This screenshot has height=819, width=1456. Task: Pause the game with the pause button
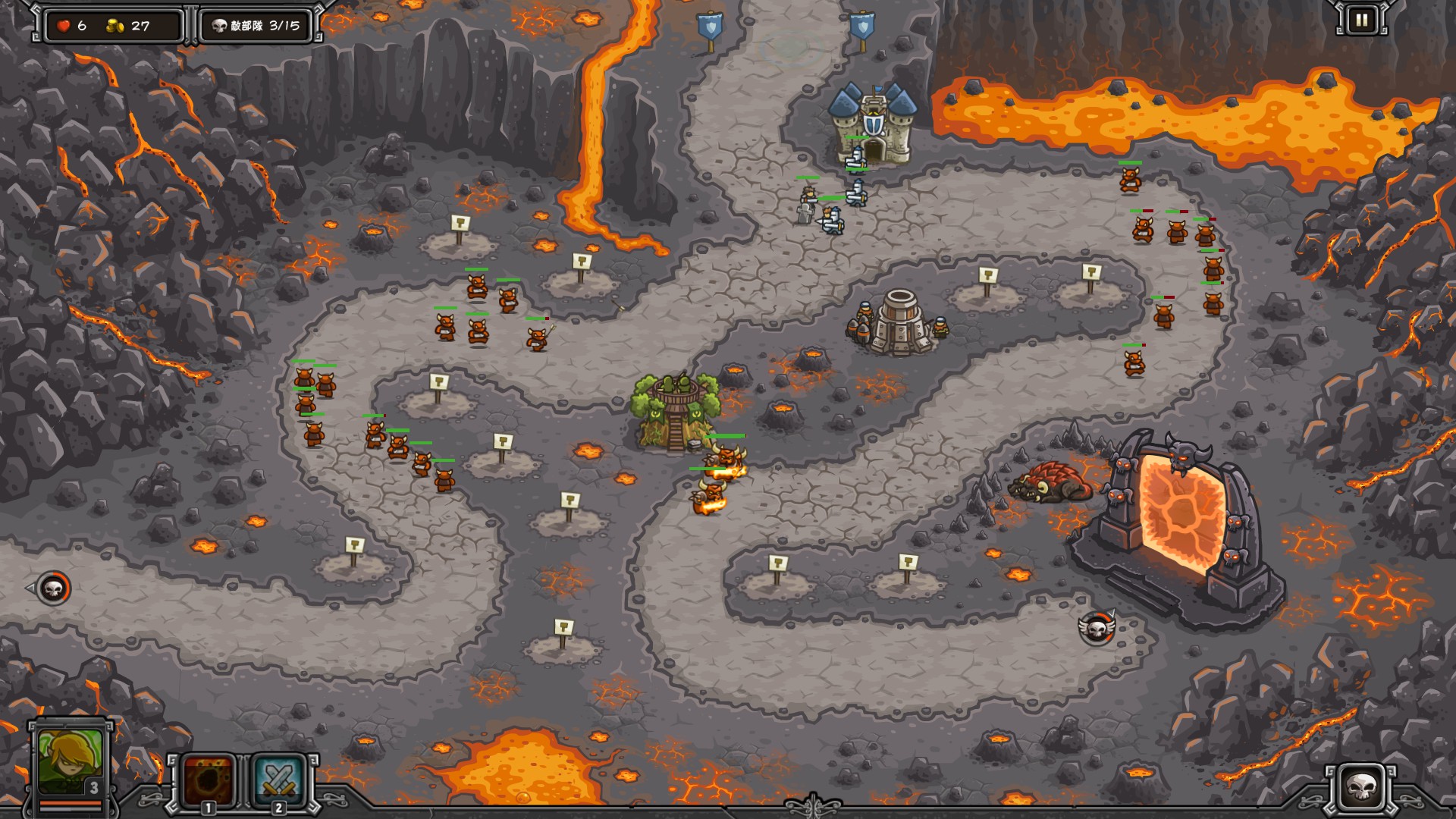coord(1361,20)
